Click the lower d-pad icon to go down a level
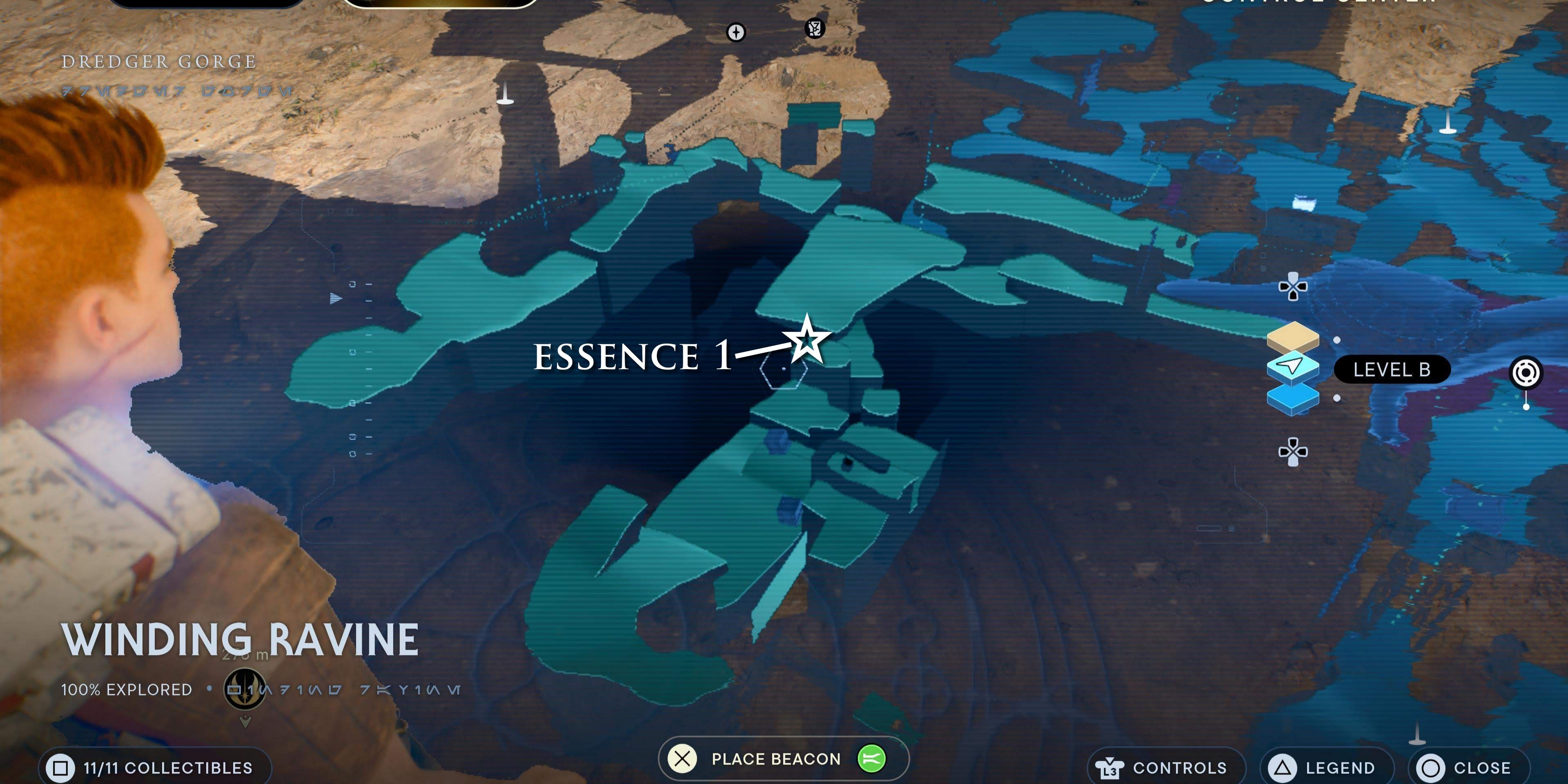Image resolution: width=1568 pixels, height=784 pixels. (x=1294, y=453)
